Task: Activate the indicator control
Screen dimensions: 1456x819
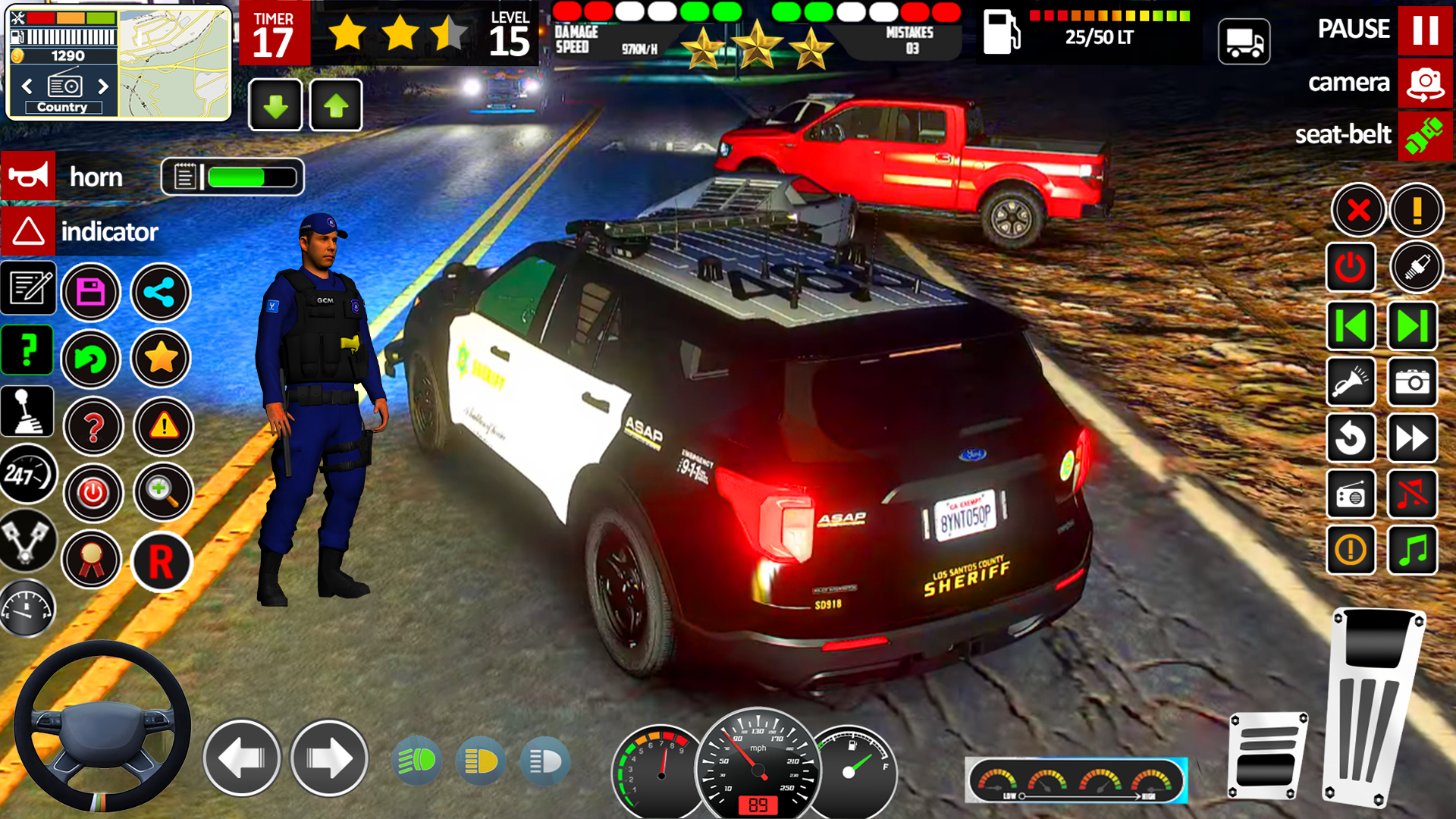Action: pos(28,232)
